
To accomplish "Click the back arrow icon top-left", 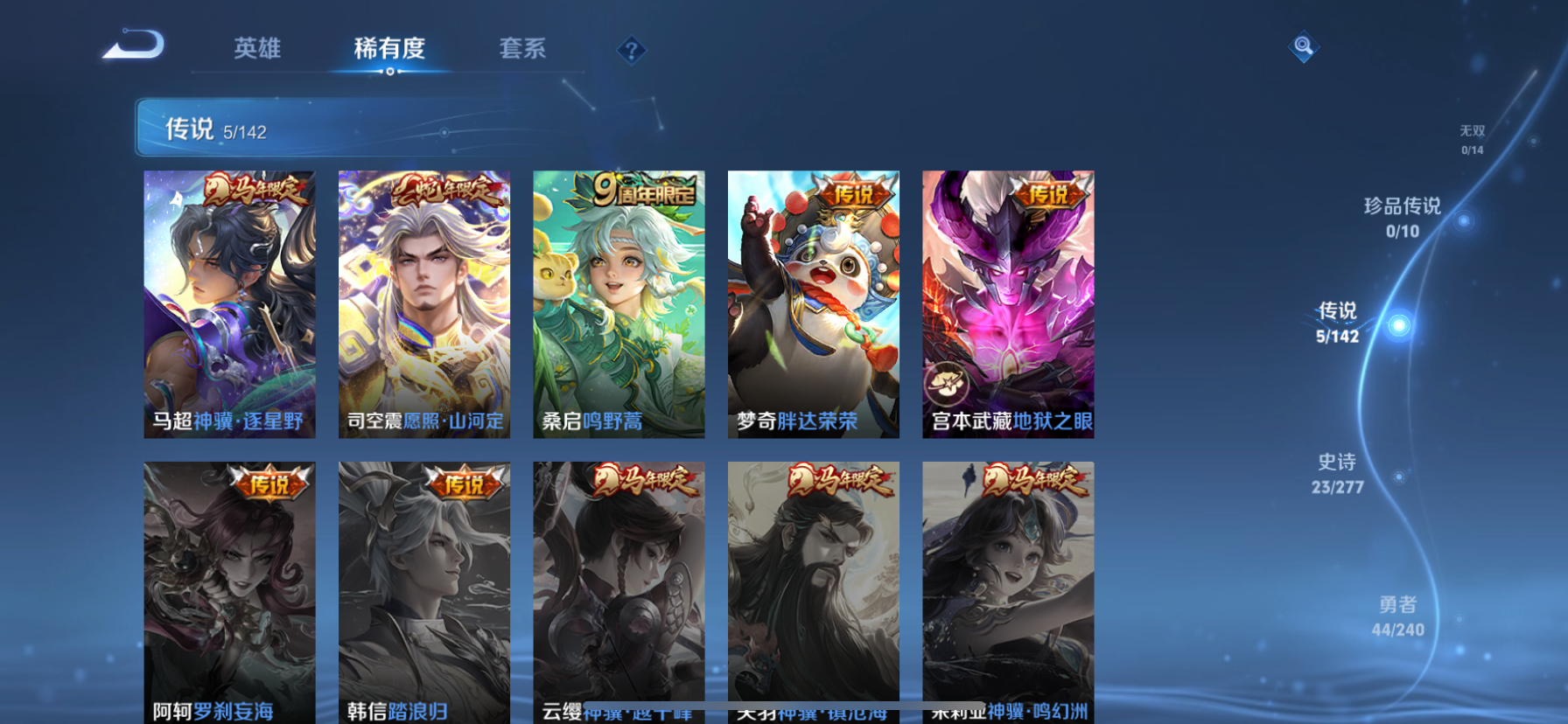I will [x=133, y=45].
